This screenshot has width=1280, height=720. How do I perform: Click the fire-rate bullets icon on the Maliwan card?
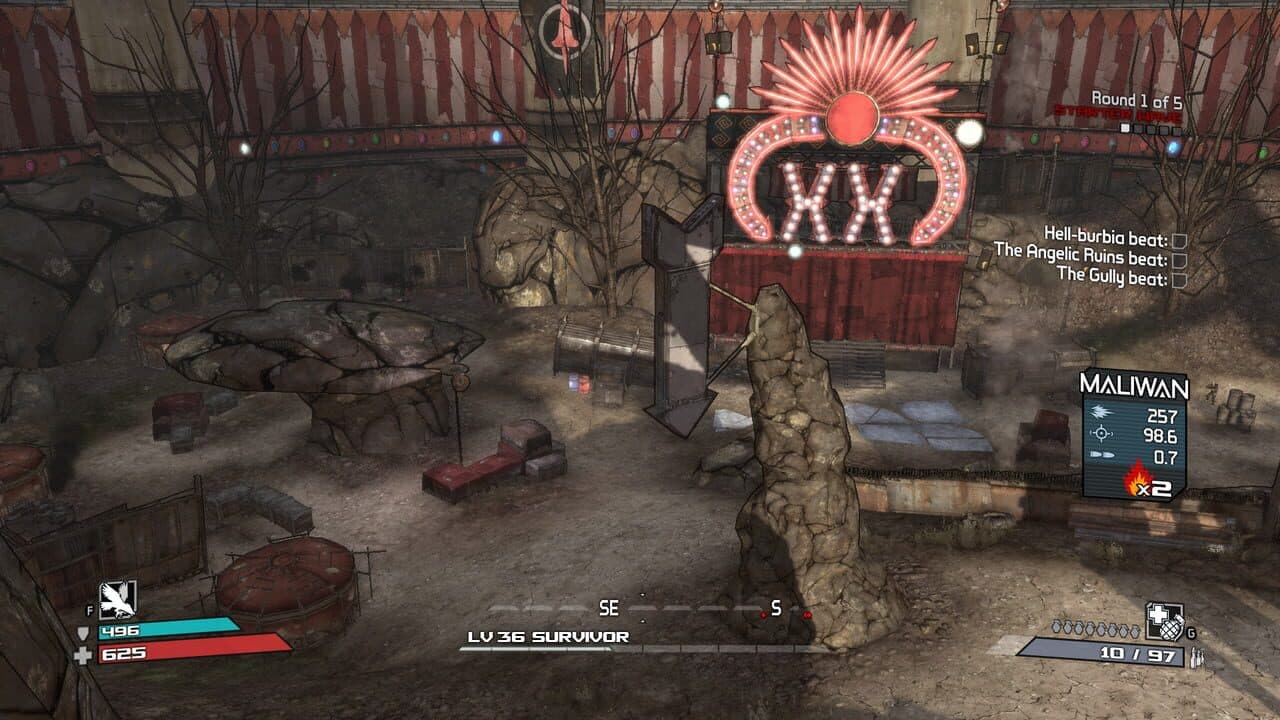(1102, 454)
